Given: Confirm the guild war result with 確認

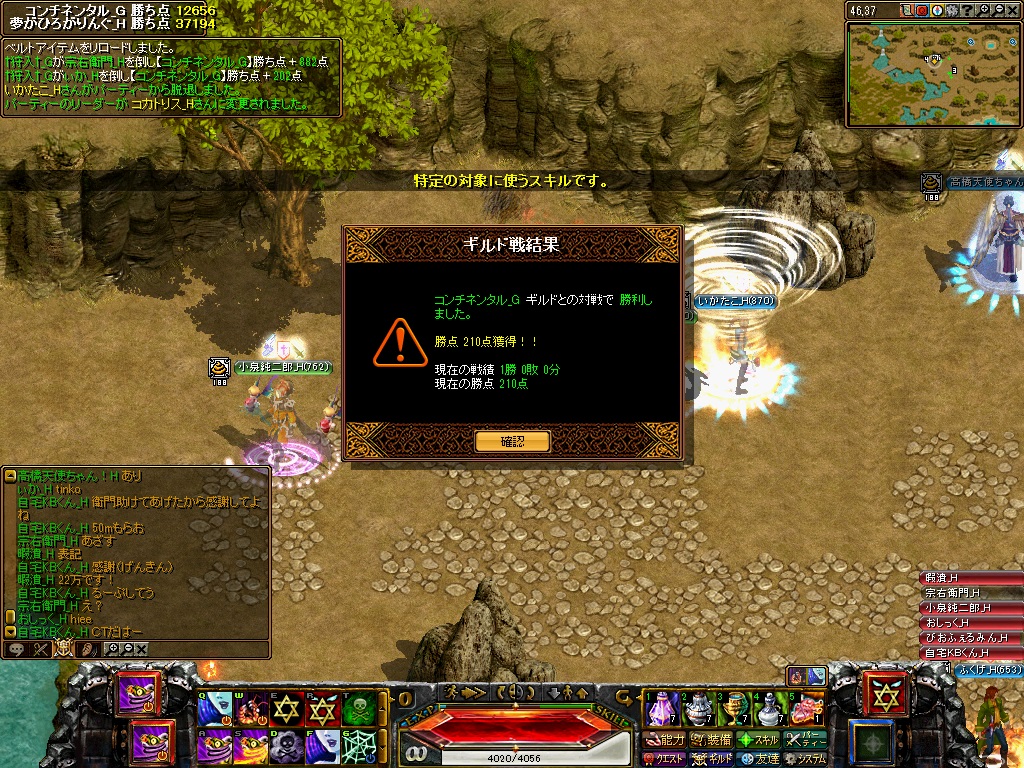Looking at the screenshot, I should [x=512, y=441].
